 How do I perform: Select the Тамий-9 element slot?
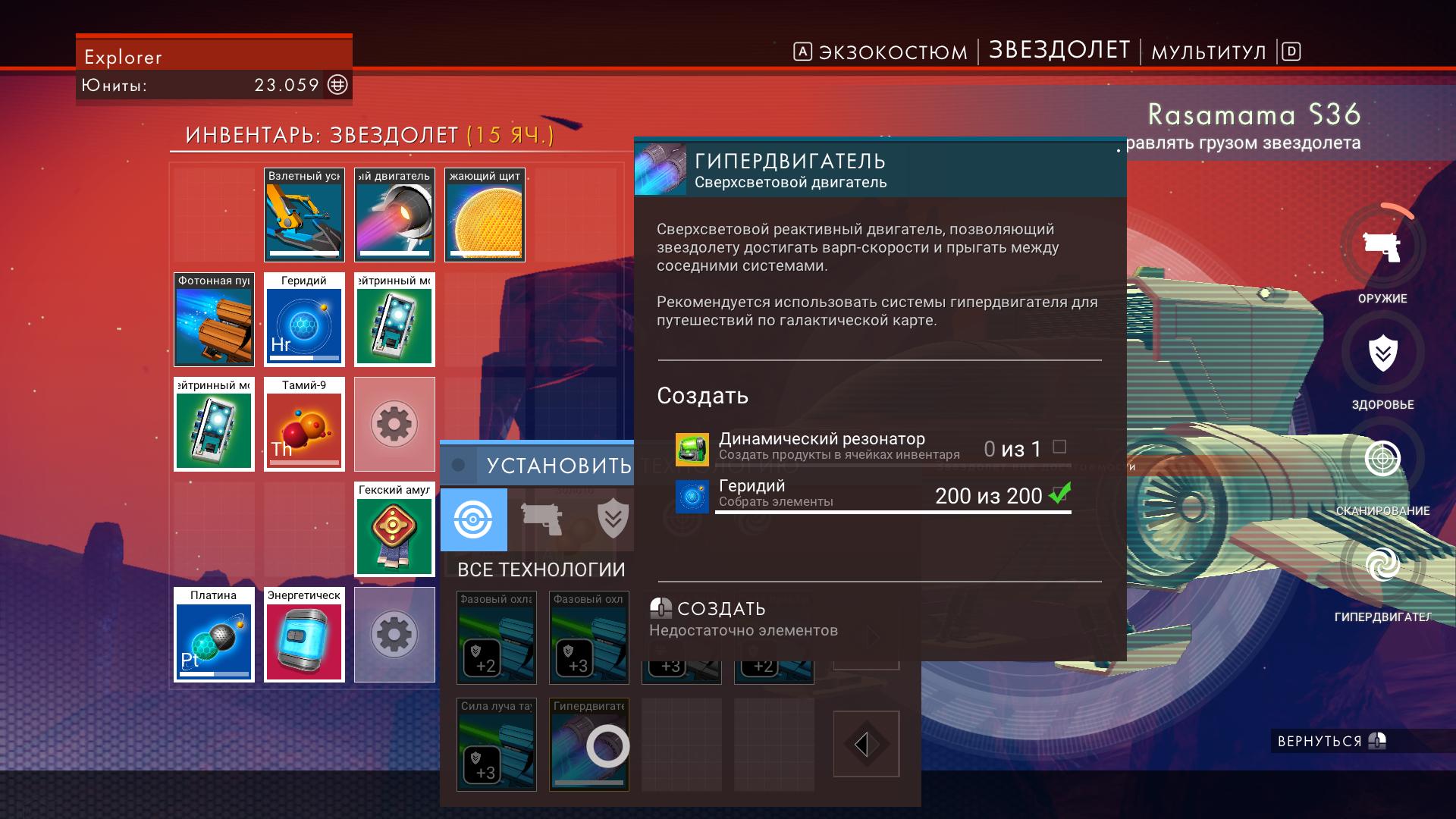coord(304,425)
